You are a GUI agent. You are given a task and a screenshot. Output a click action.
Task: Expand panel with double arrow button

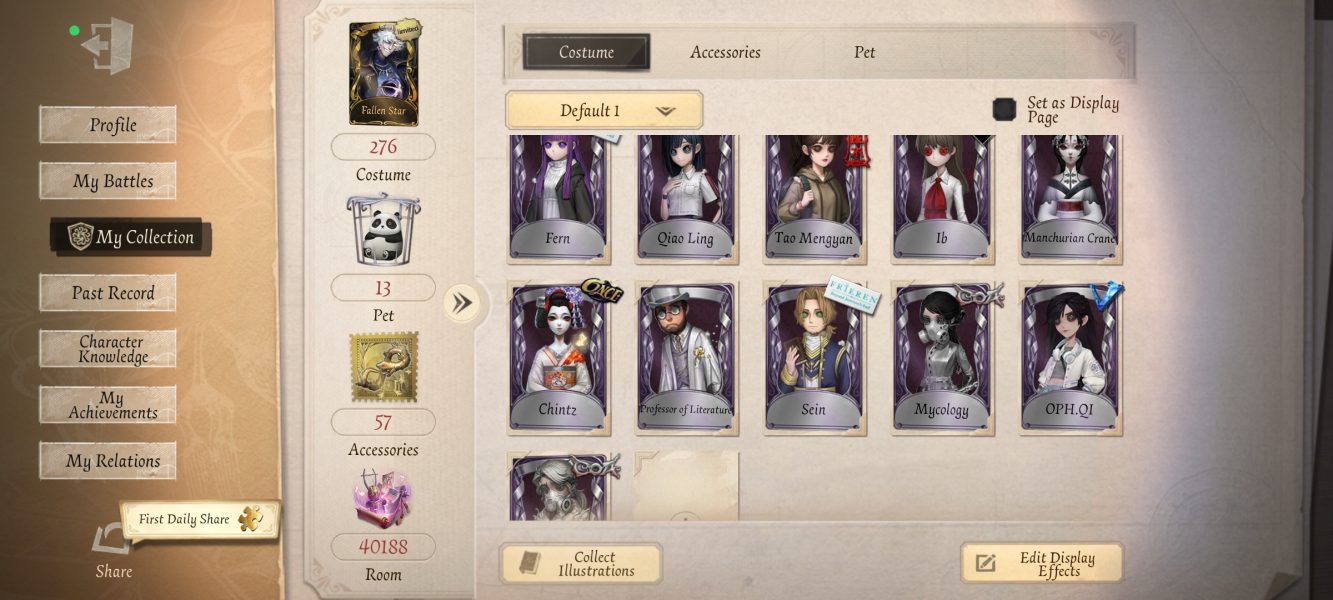(461, 302)
